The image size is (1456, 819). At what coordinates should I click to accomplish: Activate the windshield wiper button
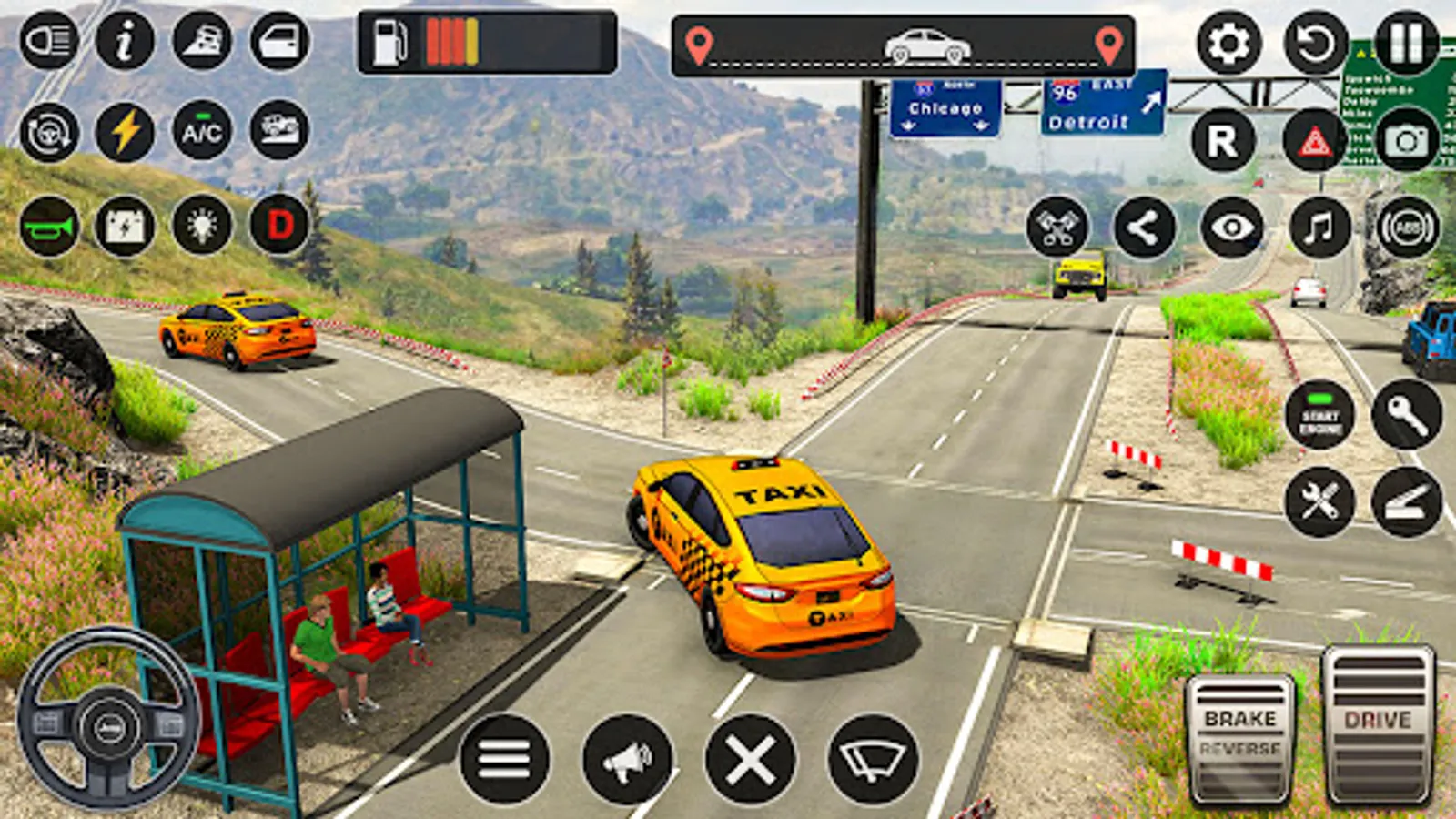tap(873, 759)
